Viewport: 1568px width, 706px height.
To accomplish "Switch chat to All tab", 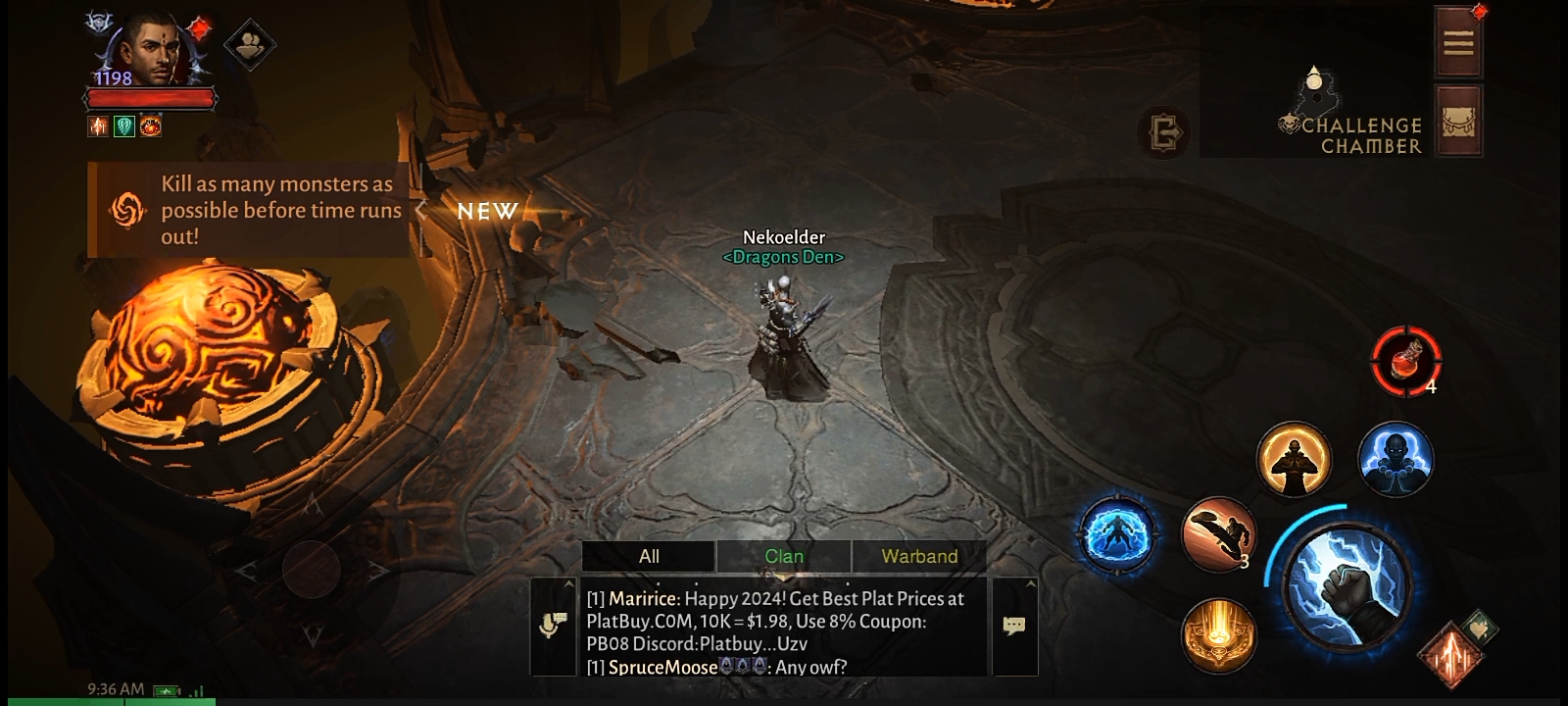I will pos(649,556).
